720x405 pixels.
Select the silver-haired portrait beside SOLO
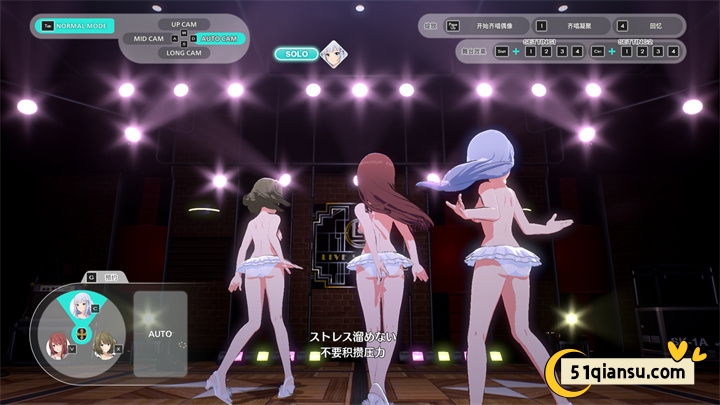[334, 52]
